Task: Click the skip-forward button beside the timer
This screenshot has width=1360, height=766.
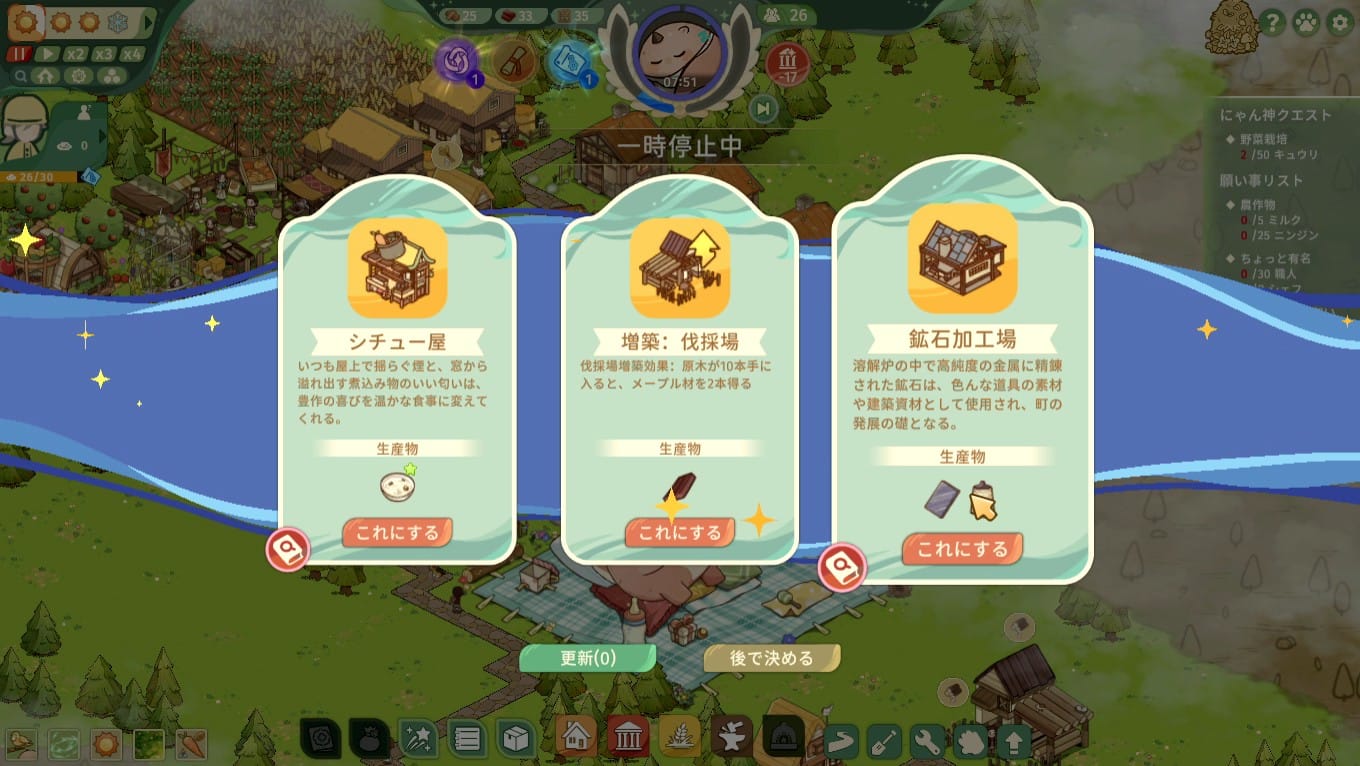Action: pyautogui.click(x=763, y=108)
